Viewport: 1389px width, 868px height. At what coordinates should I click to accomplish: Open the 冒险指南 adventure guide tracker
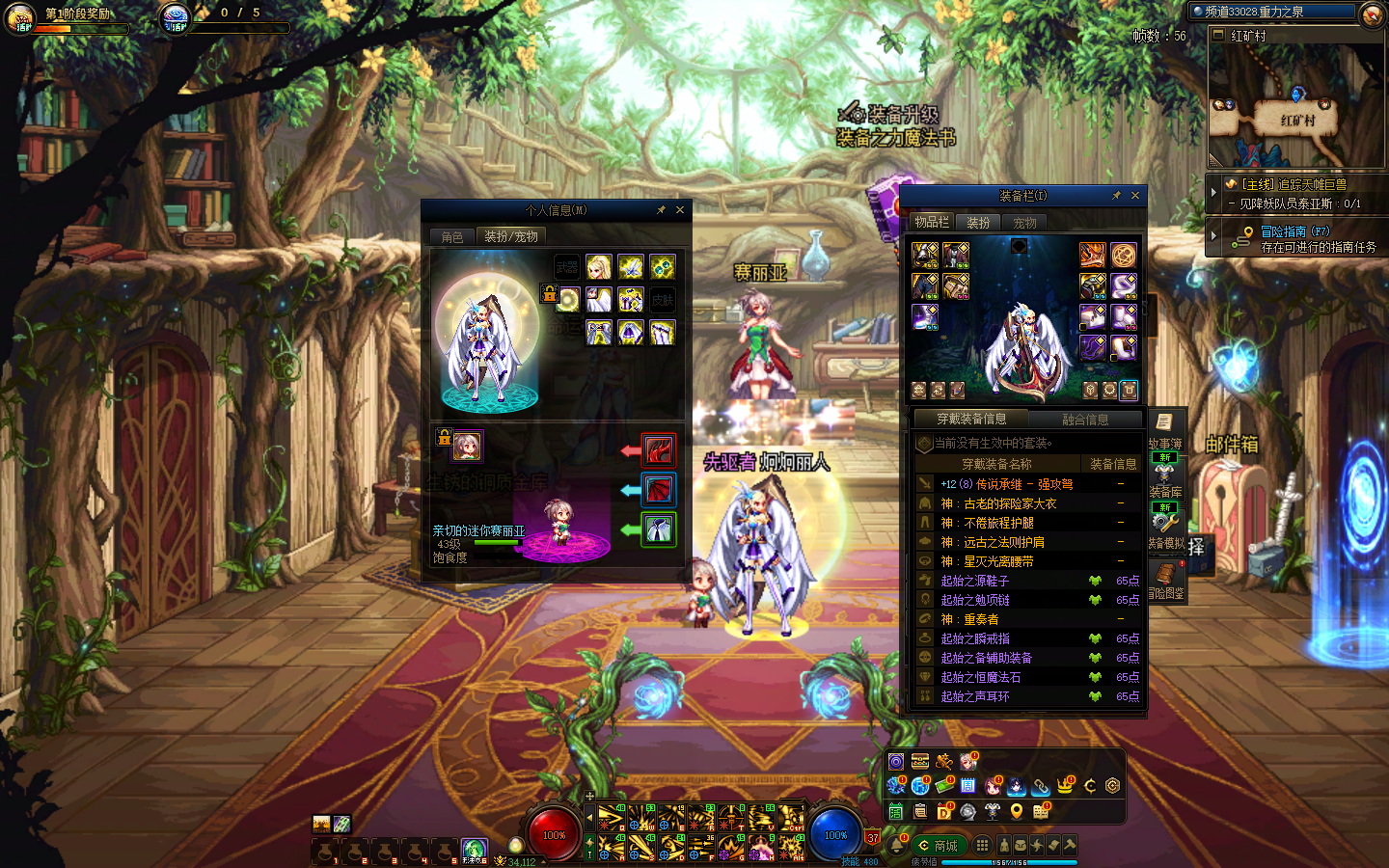pyautogui.click(x=1295, y=238)
